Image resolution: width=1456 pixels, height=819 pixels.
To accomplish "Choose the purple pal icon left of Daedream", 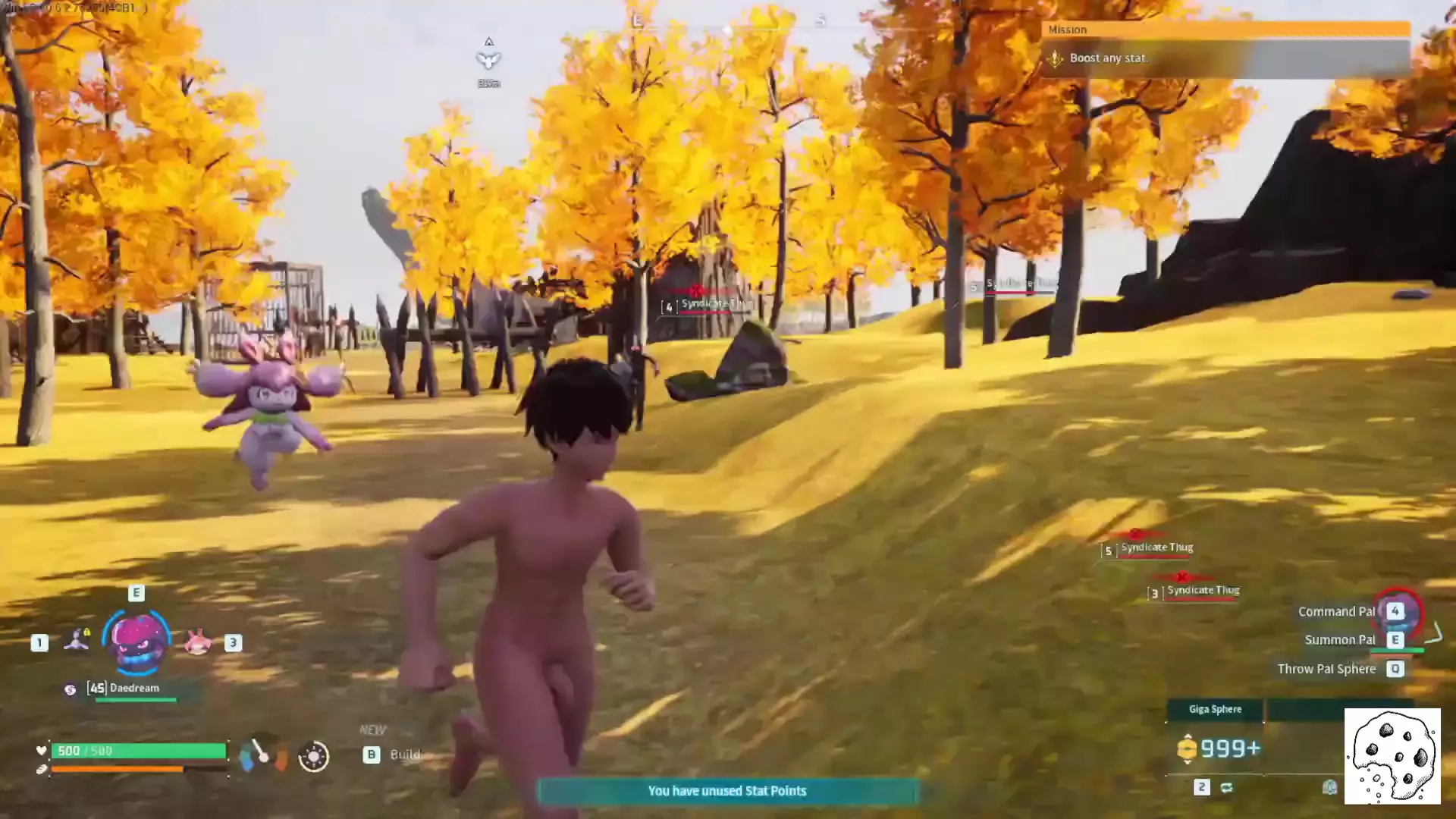I will (x=77, y=641).
